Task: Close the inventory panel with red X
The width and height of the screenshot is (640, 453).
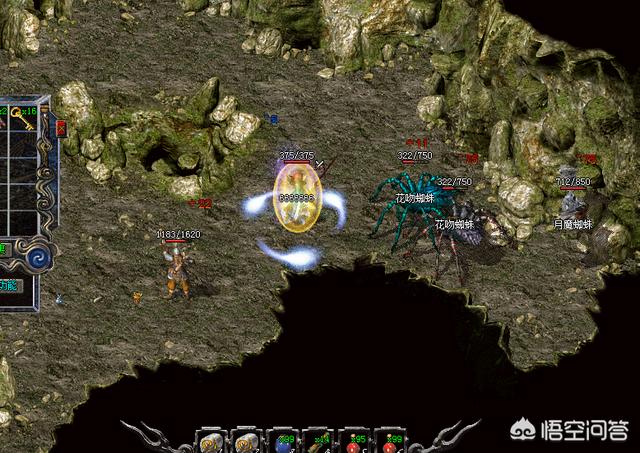Action: 59,128
